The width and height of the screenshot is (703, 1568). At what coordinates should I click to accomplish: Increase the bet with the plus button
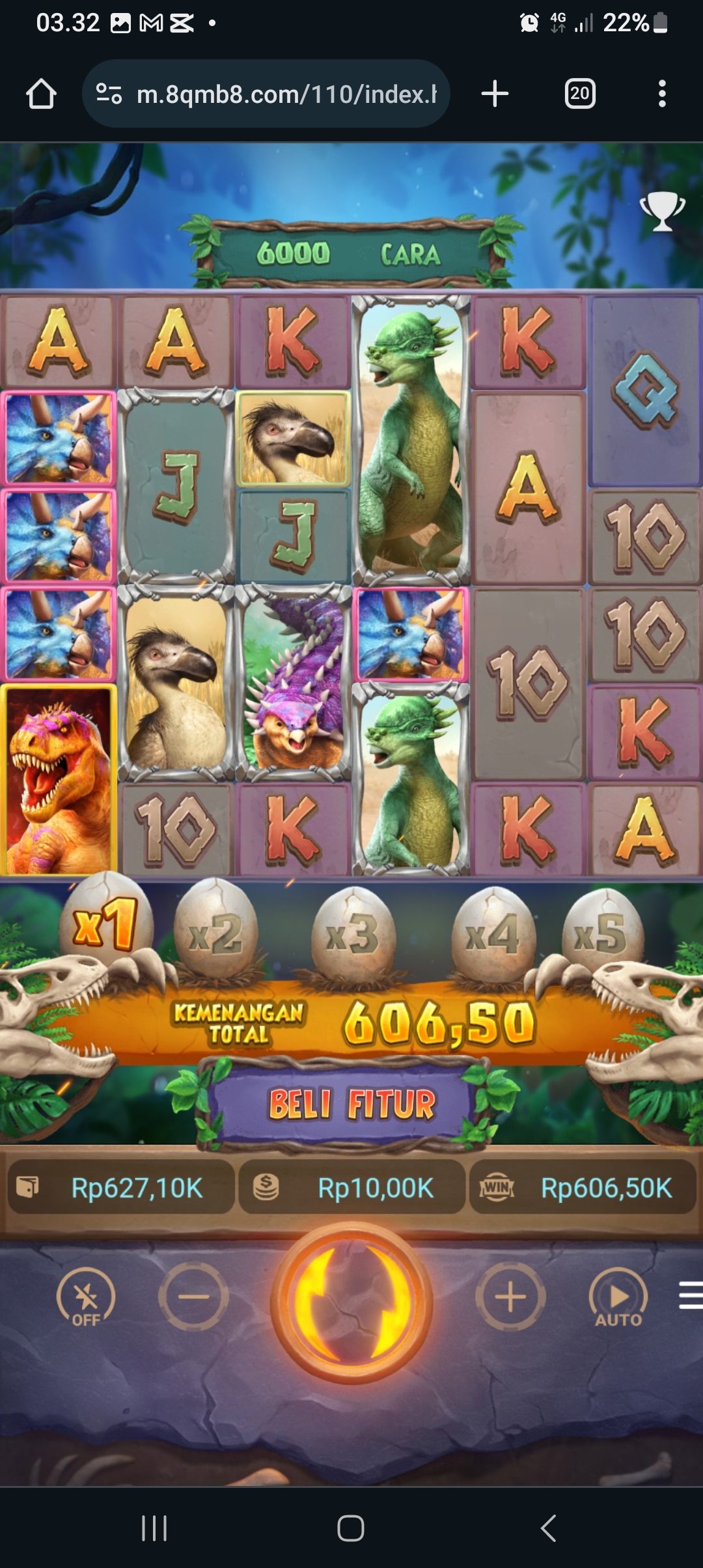(x=510, y=1296)
